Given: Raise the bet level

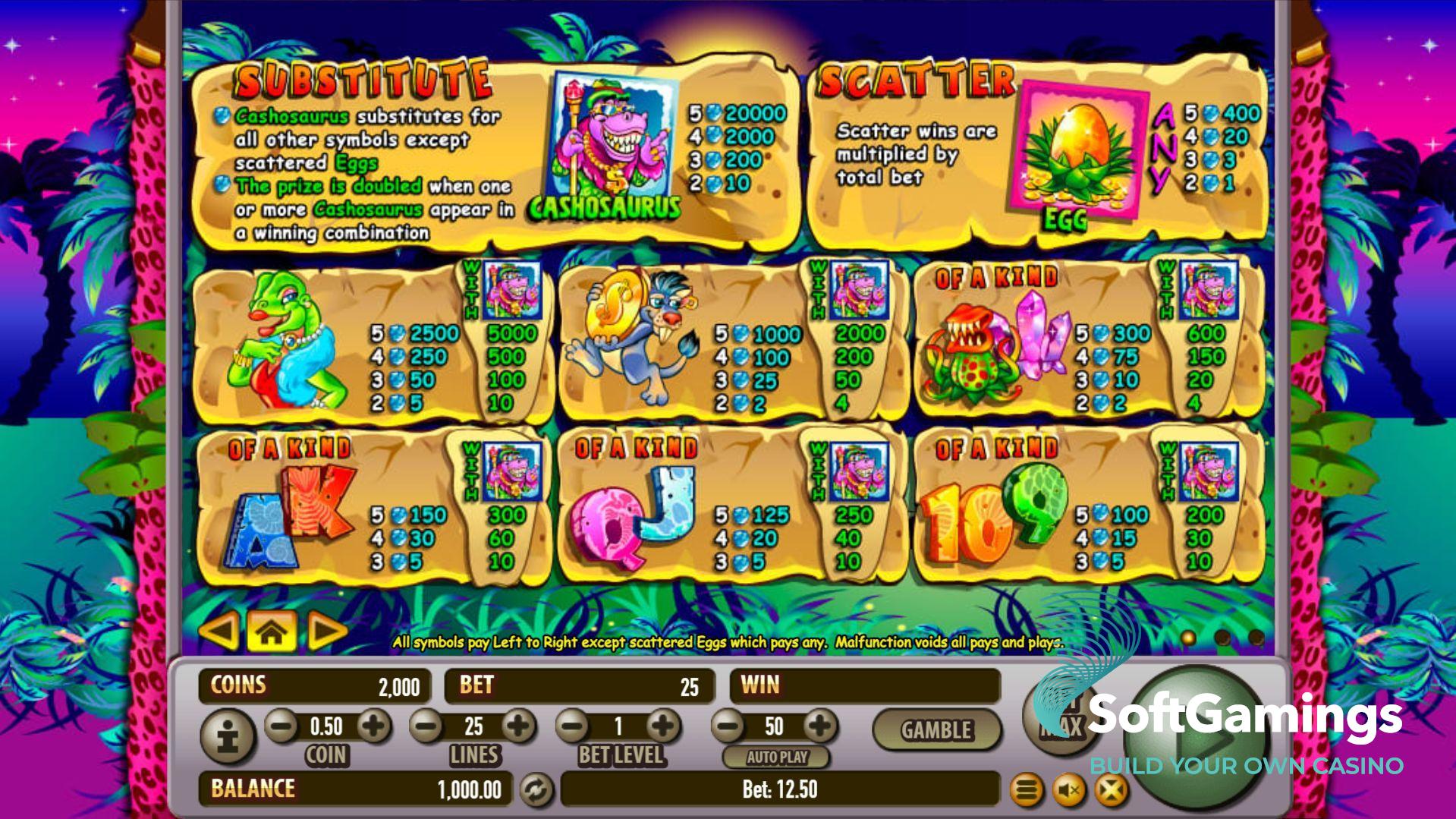Looking at the screenshot, I should 664,726.
